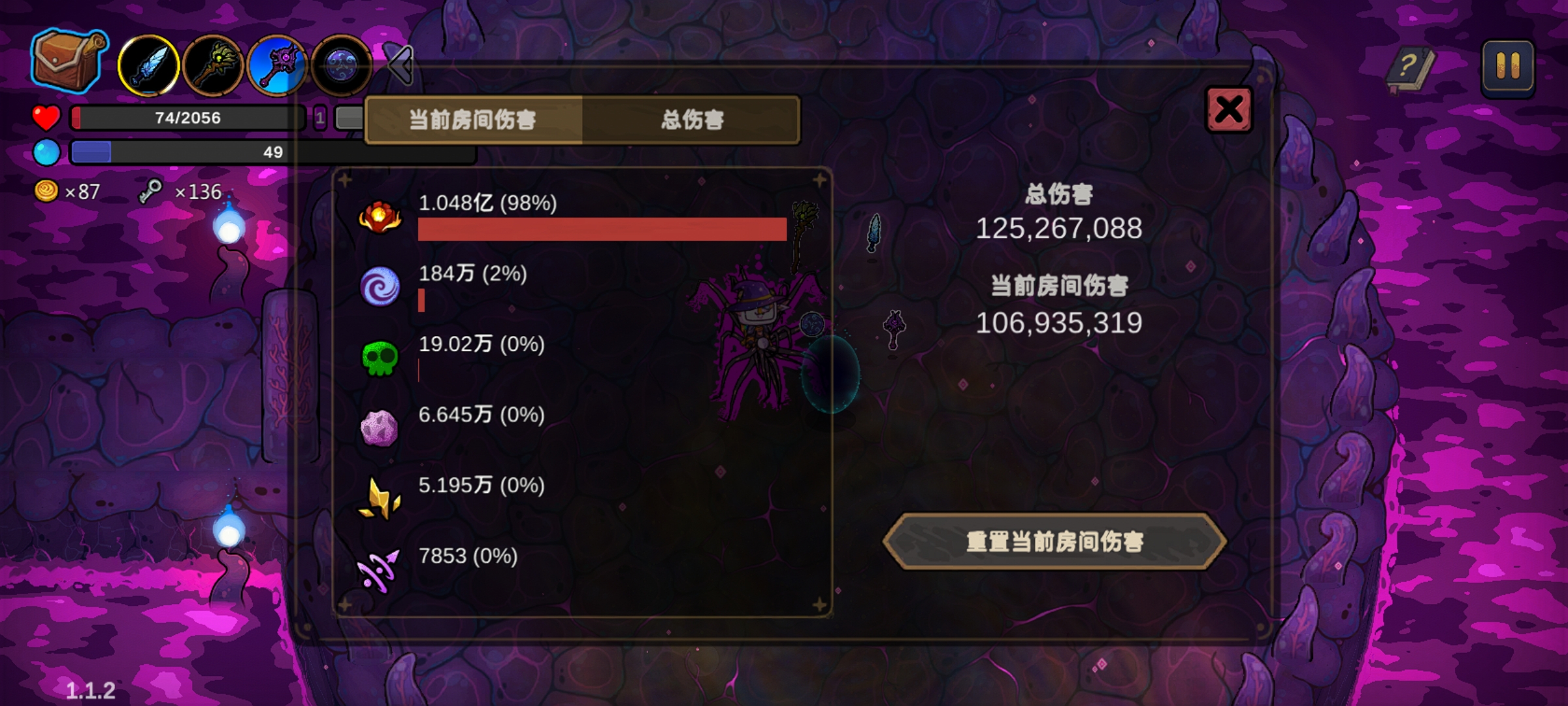Click the coin counter showing x87
Screen dimensions: 1568x706
[x=65, y=192]
